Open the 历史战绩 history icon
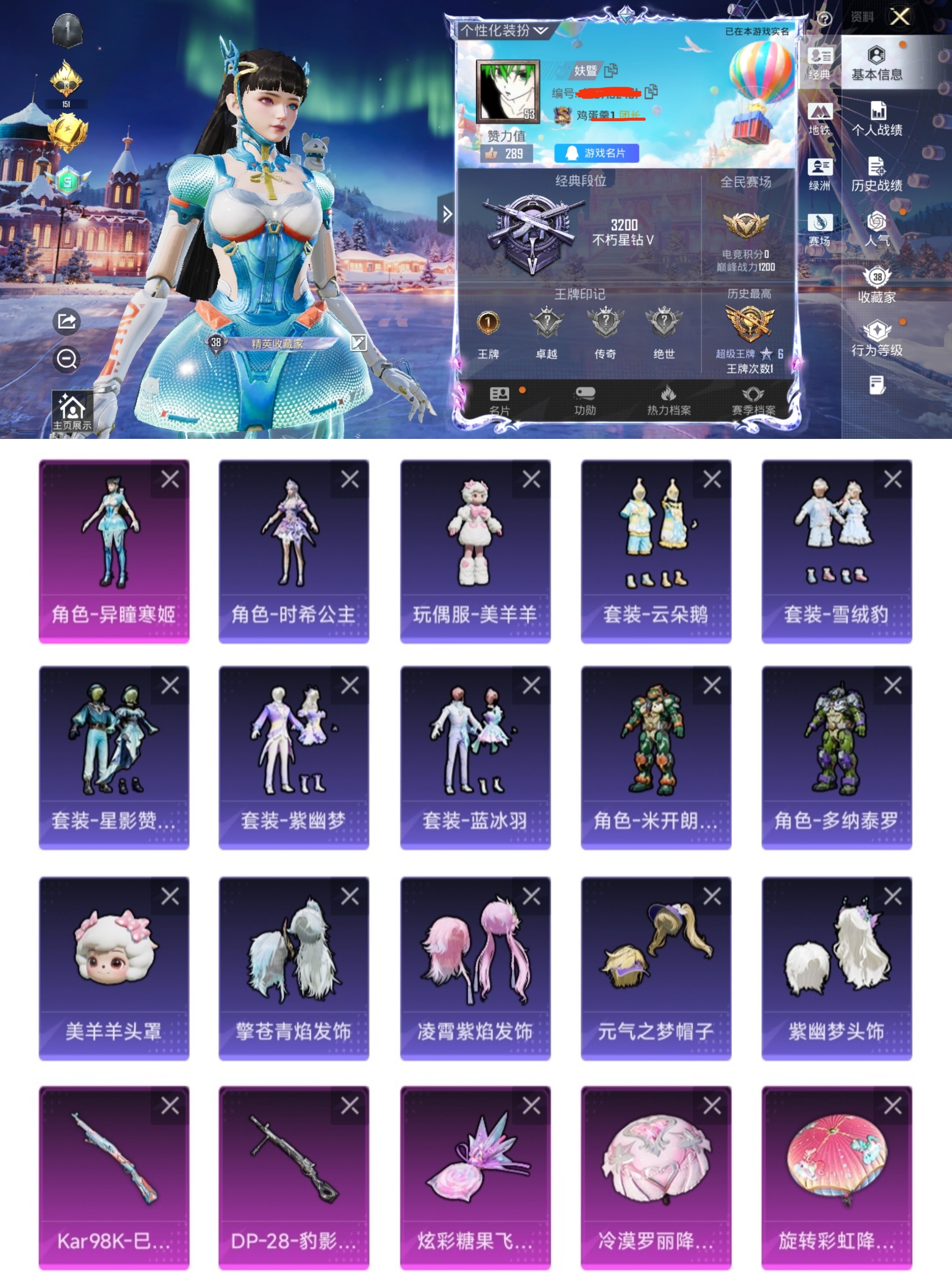This screenshot has height=1285, width=952. click(x=878, y=172)
